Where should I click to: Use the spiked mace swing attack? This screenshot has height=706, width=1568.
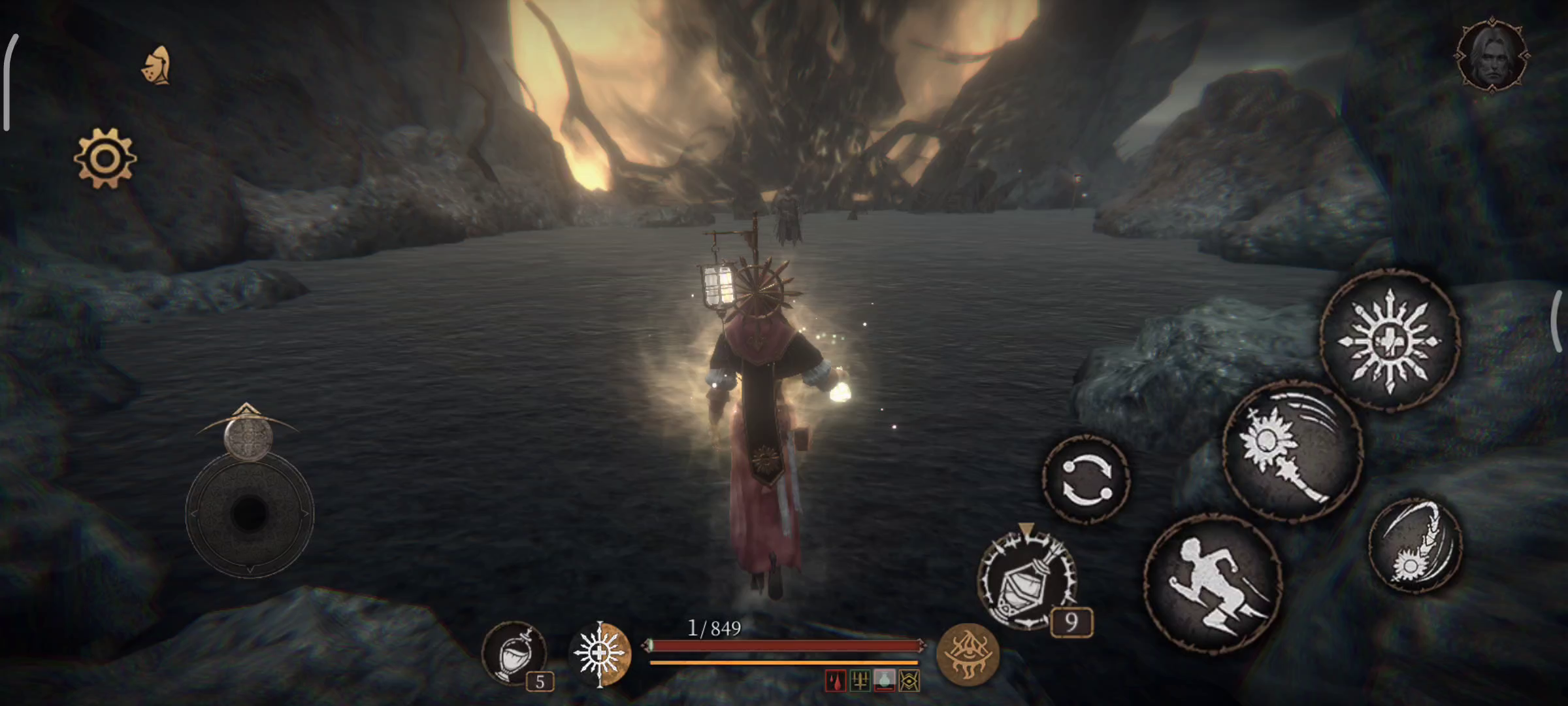click(x=1292, y=452)
